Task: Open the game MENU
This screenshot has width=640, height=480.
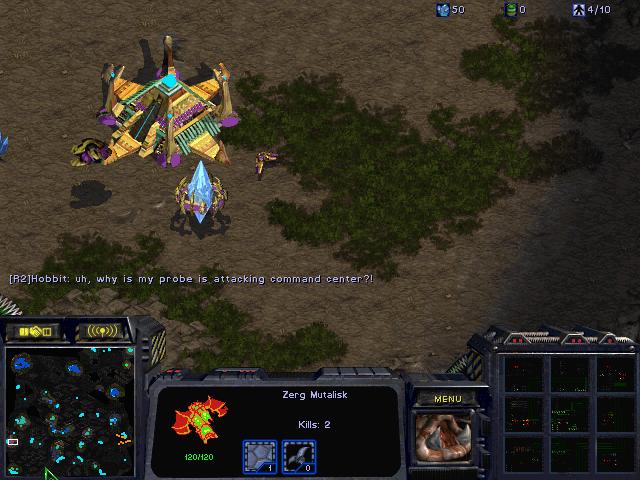Action: [x=447, y=399]
